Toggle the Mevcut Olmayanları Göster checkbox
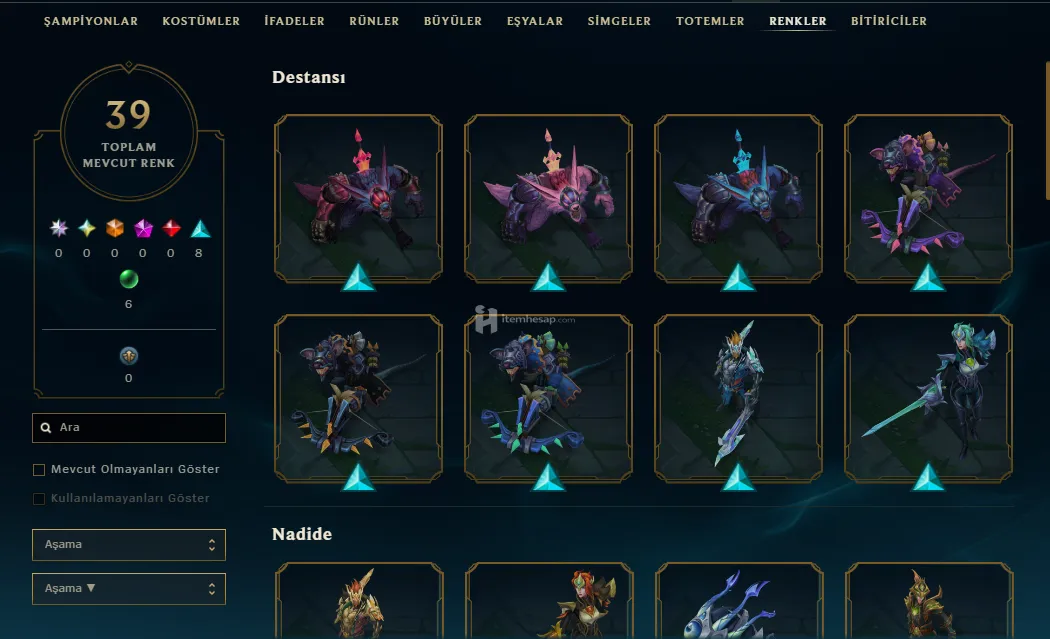The height and width of the screenshot is (639, 1050). tap(40, 470)
